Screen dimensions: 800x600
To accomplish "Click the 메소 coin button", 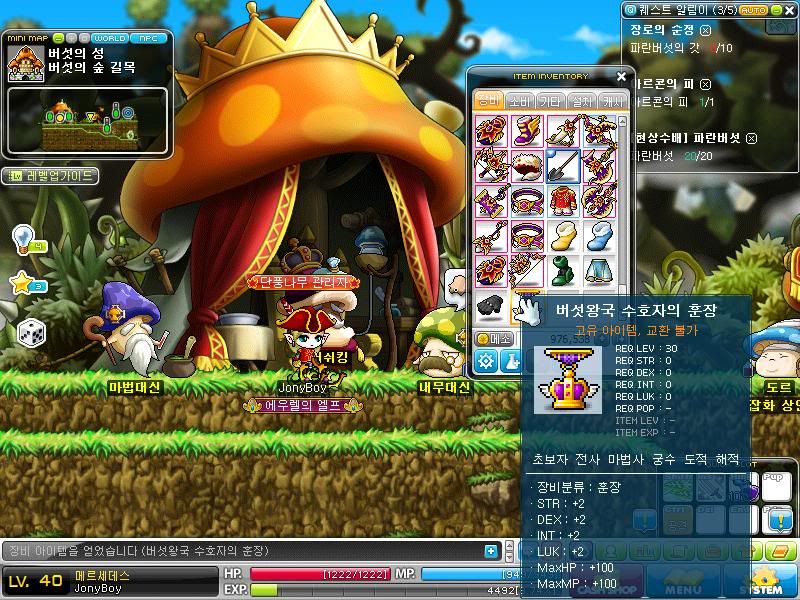I will click(x=496, y=339).
